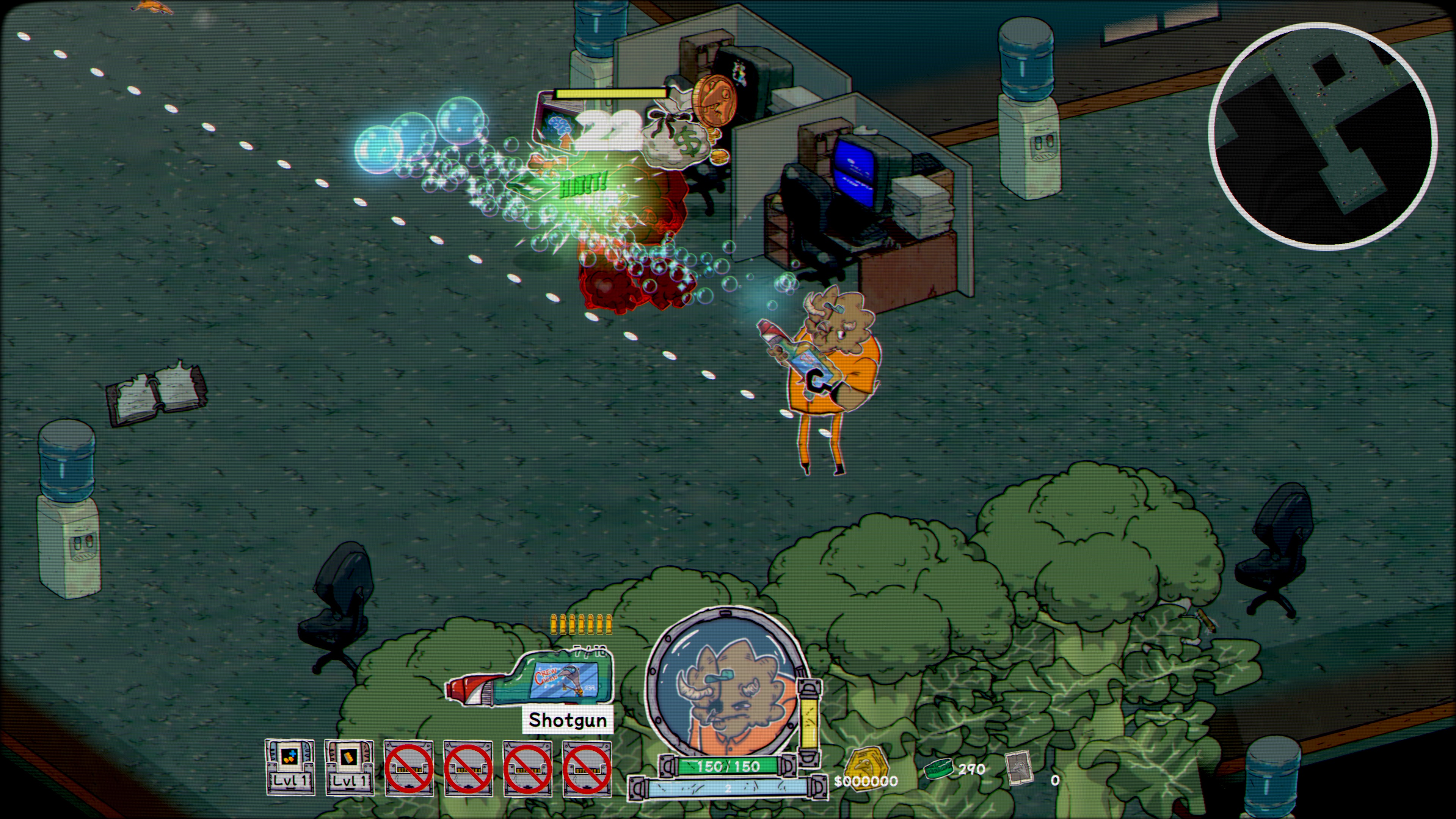Select the Lvl 1 cartridge with orange chip
Screen dimensions: 1456x819
coord(349,766)
